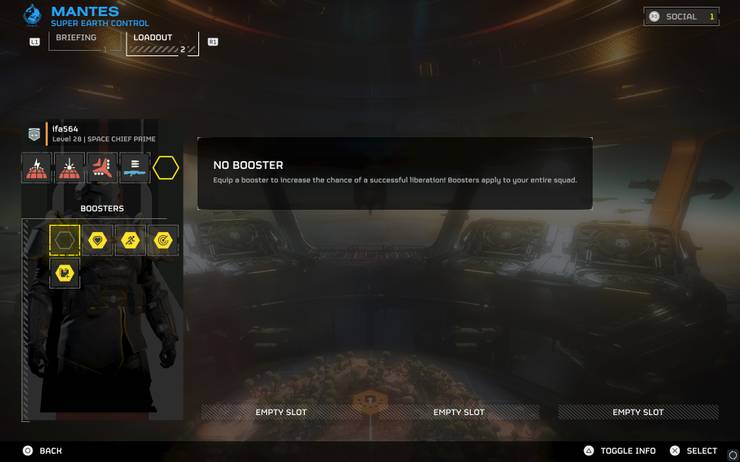The width and height of the screenshot is (740, 462).
Task: Pick the blue support weapon stratagem slot
Action: pos(134,167)
